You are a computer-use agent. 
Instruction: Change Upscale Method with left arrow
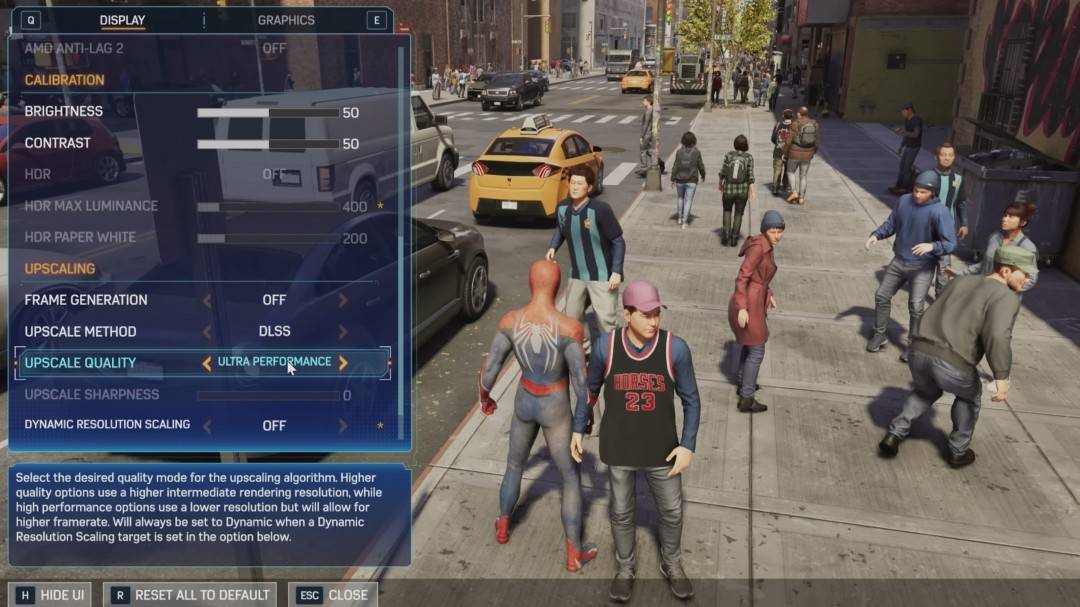click(x=207, y=332)
